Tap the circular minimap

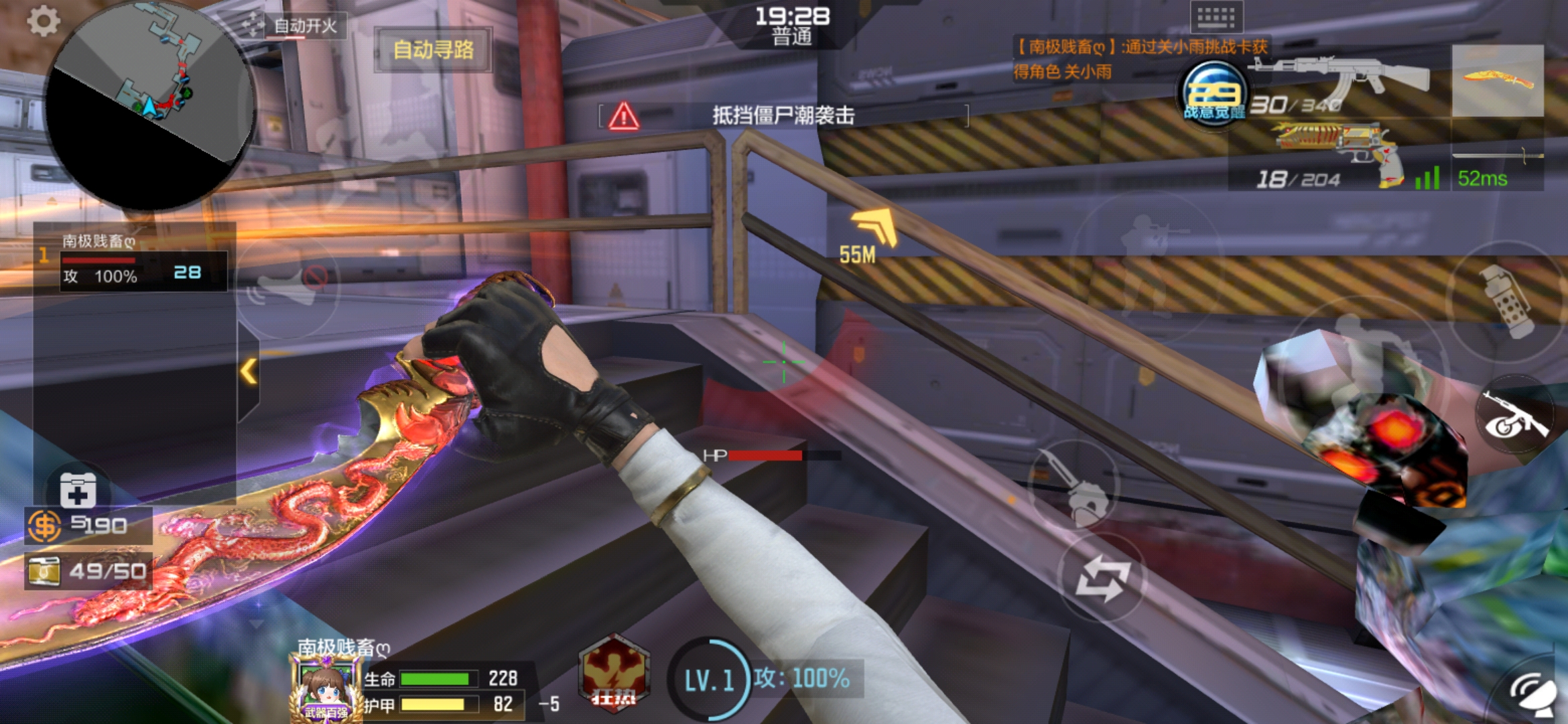pyautogui.click(x=150, y=106)
